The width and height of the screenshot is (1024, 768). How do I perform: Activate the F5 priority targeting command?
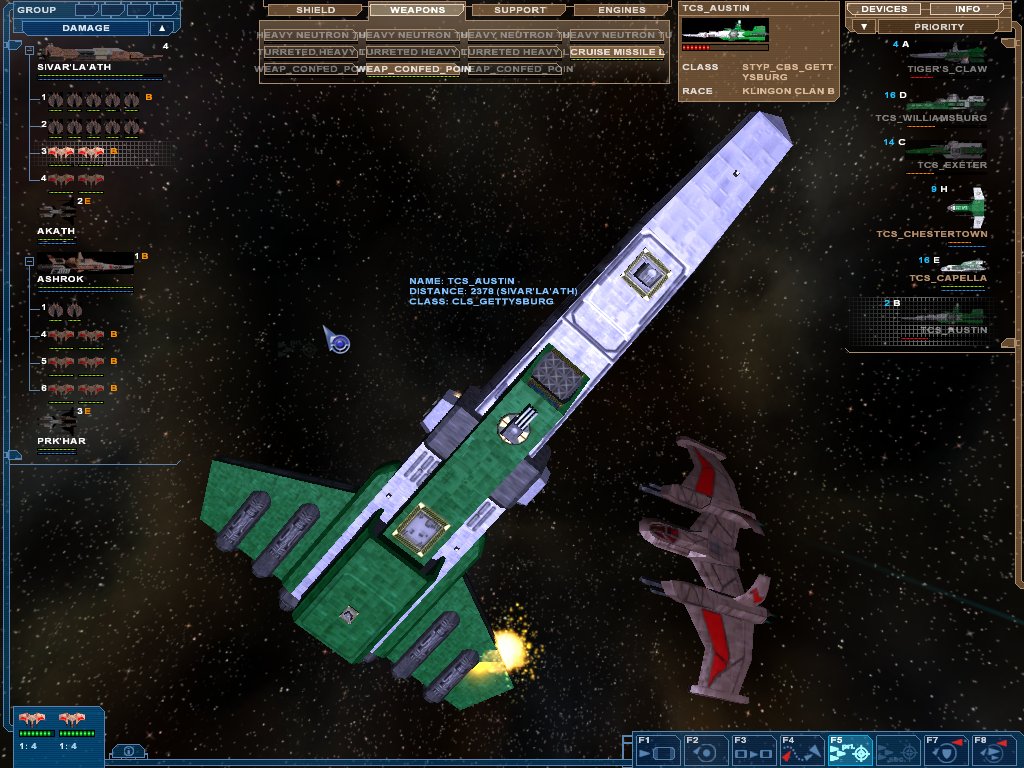click(x=849, y=750)
